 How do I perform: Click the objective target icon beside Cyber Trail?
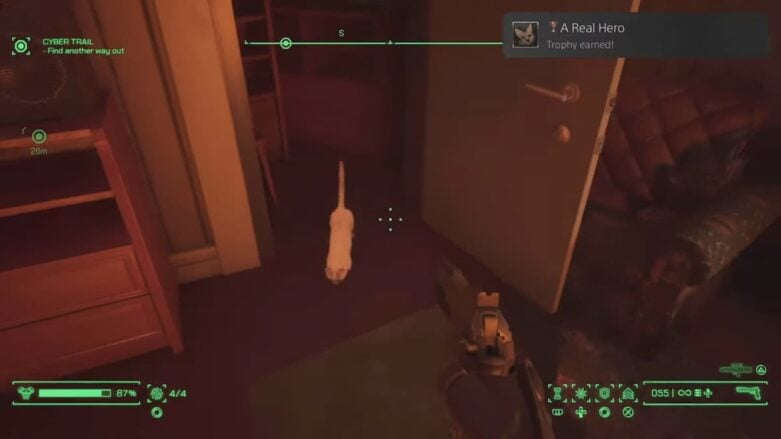click(21, 45)
